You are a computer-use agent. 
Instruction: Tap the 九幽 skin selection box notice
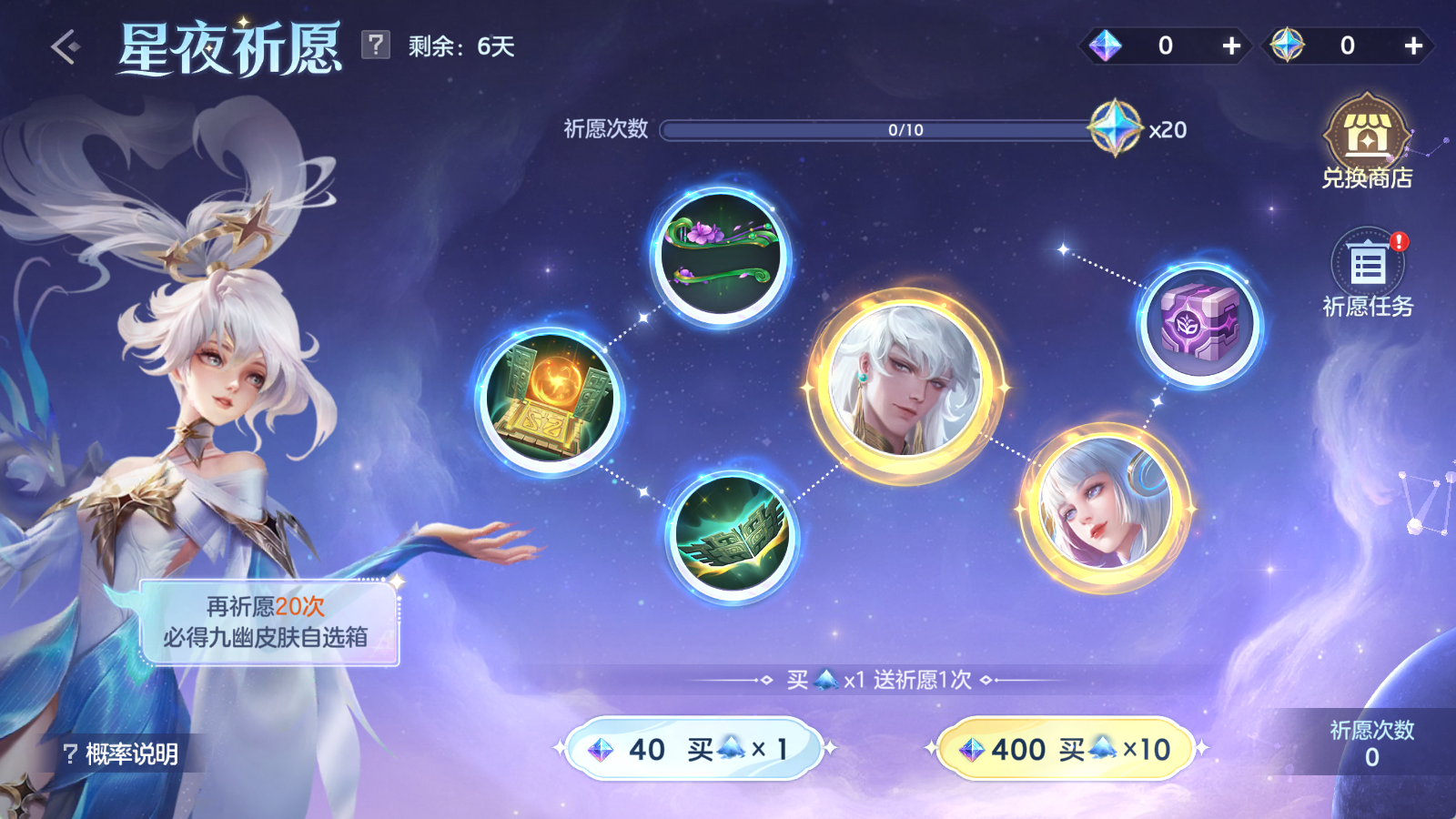point(268,622)
